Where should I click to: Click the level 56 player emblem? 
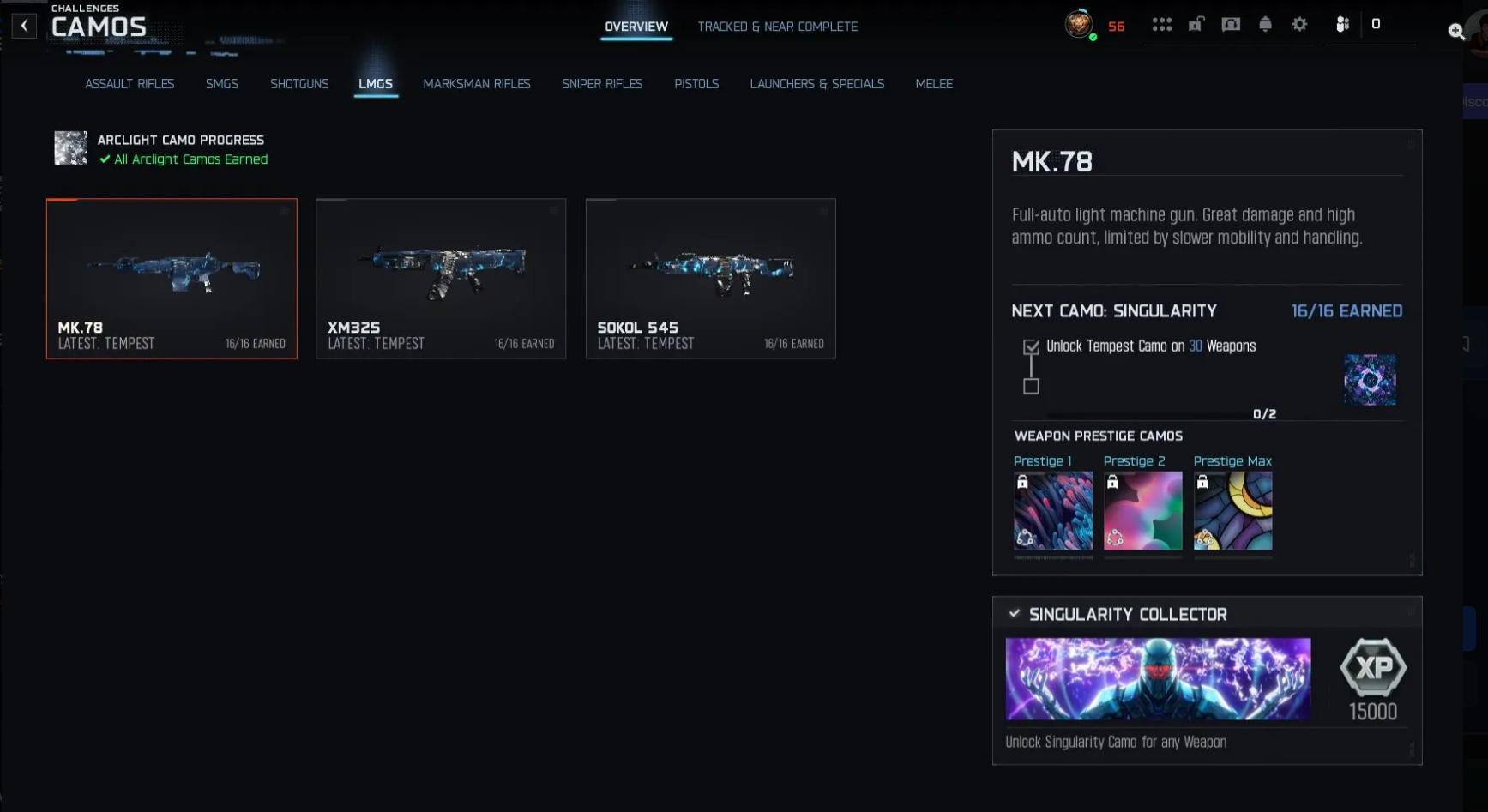1079,25
